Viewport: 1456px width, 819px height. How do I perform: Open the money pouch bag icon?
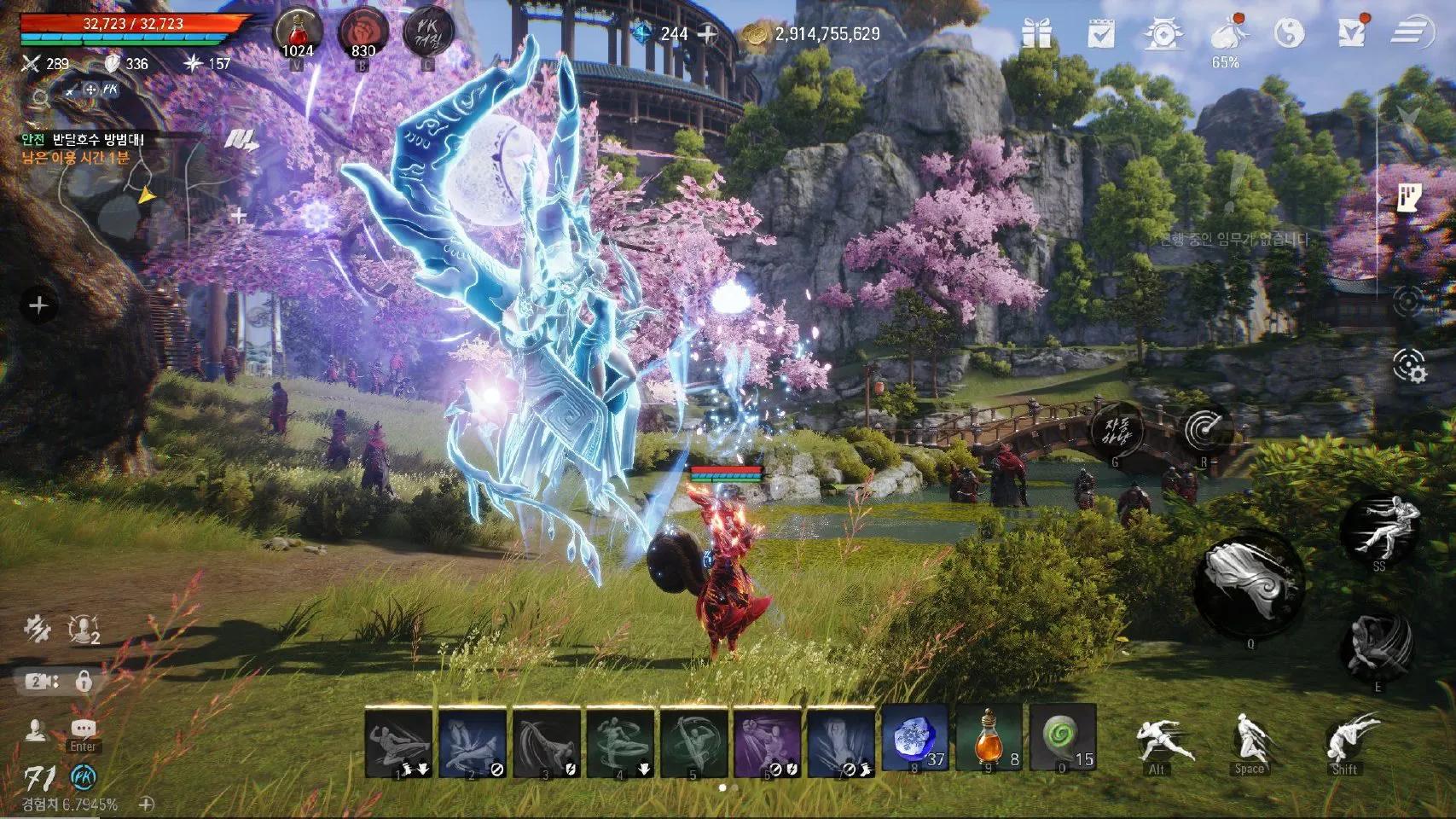[1226, 32]
